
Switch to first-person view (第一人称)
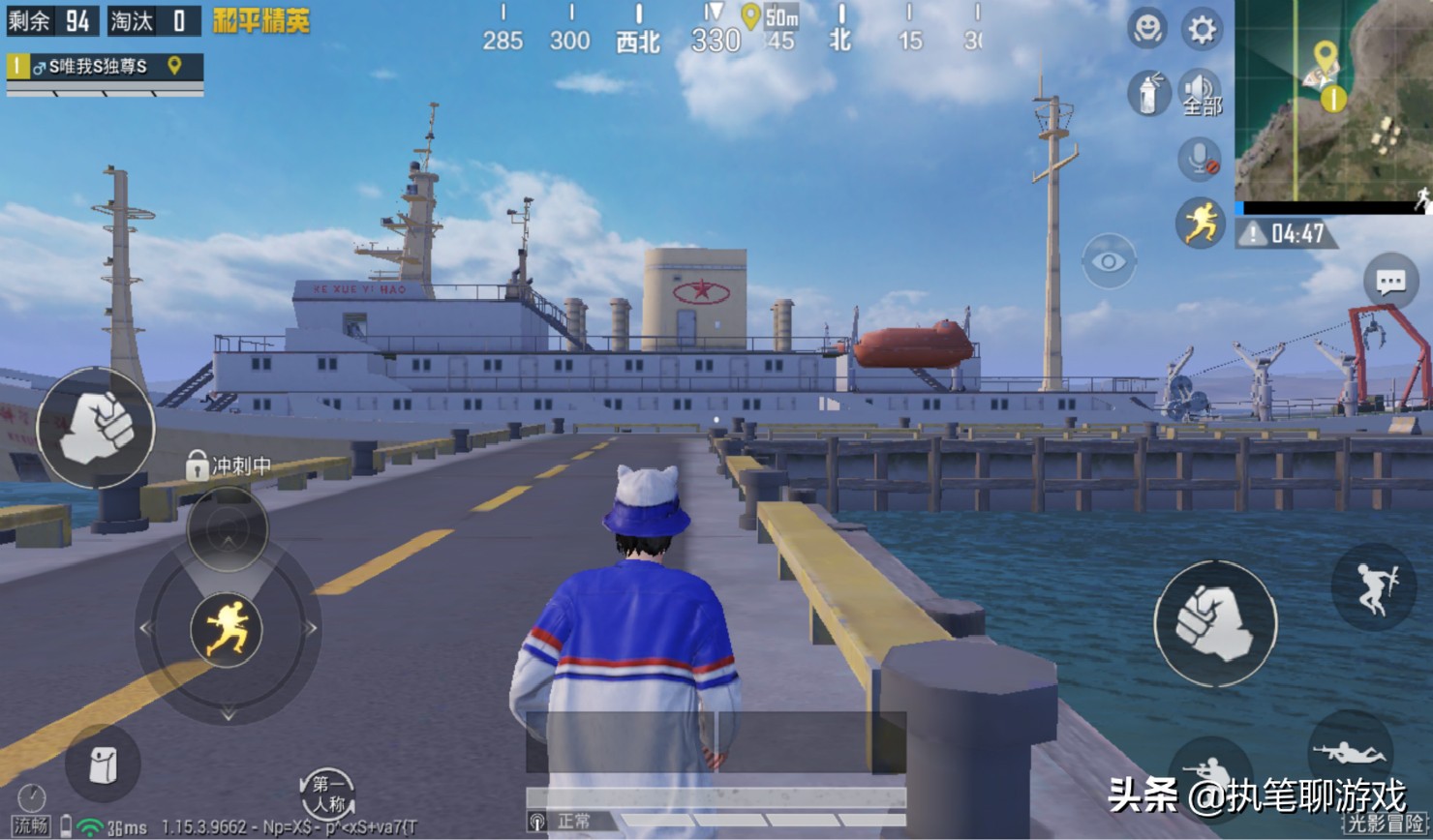coord(326,794)
